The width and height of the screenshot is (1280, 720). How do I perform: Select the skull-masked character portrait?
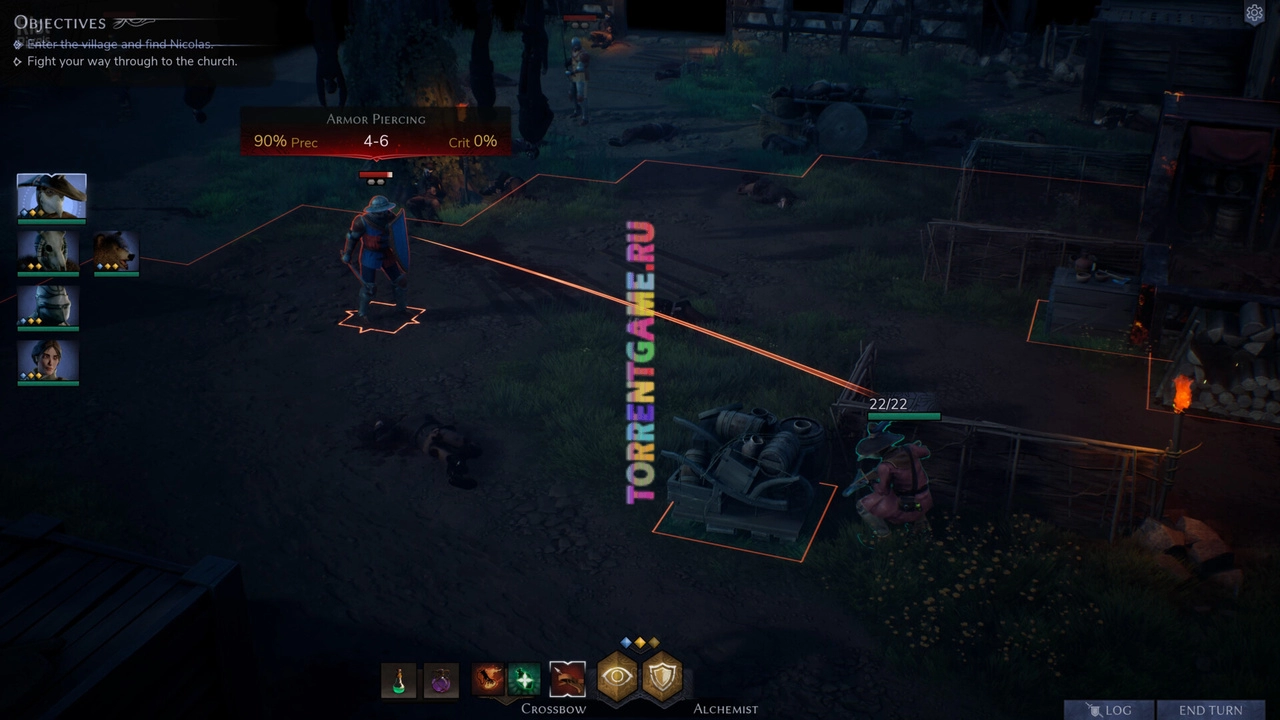[48, 251]
